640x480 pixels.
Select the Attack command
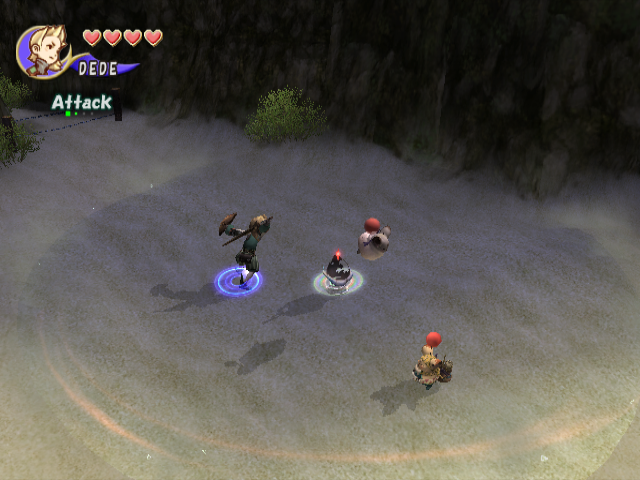(82, 102)
